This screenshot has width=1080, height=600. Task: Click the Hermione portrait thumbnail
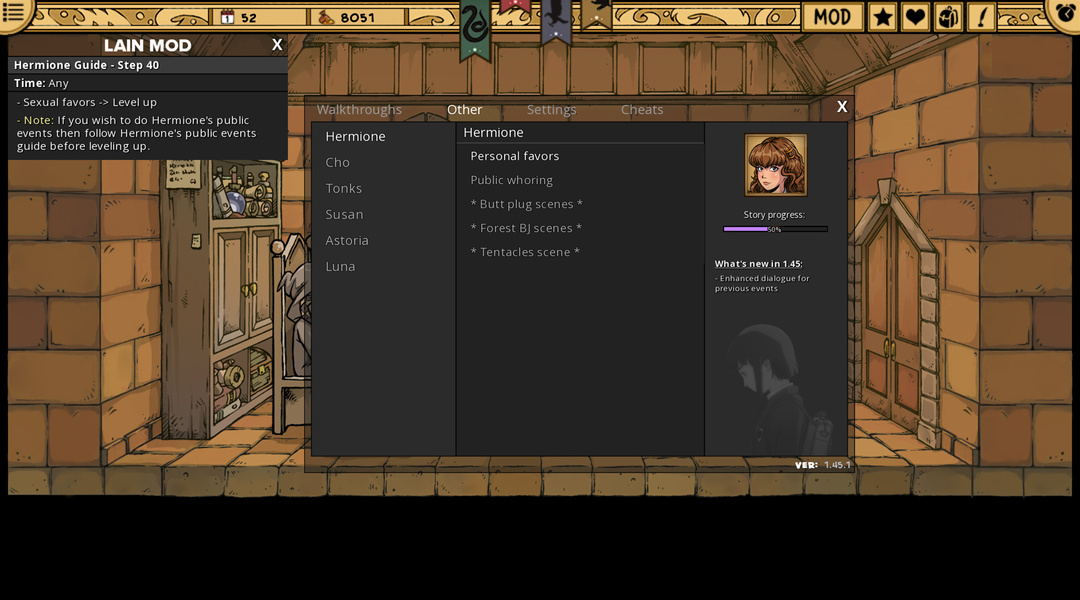click(x=775, y=165)
